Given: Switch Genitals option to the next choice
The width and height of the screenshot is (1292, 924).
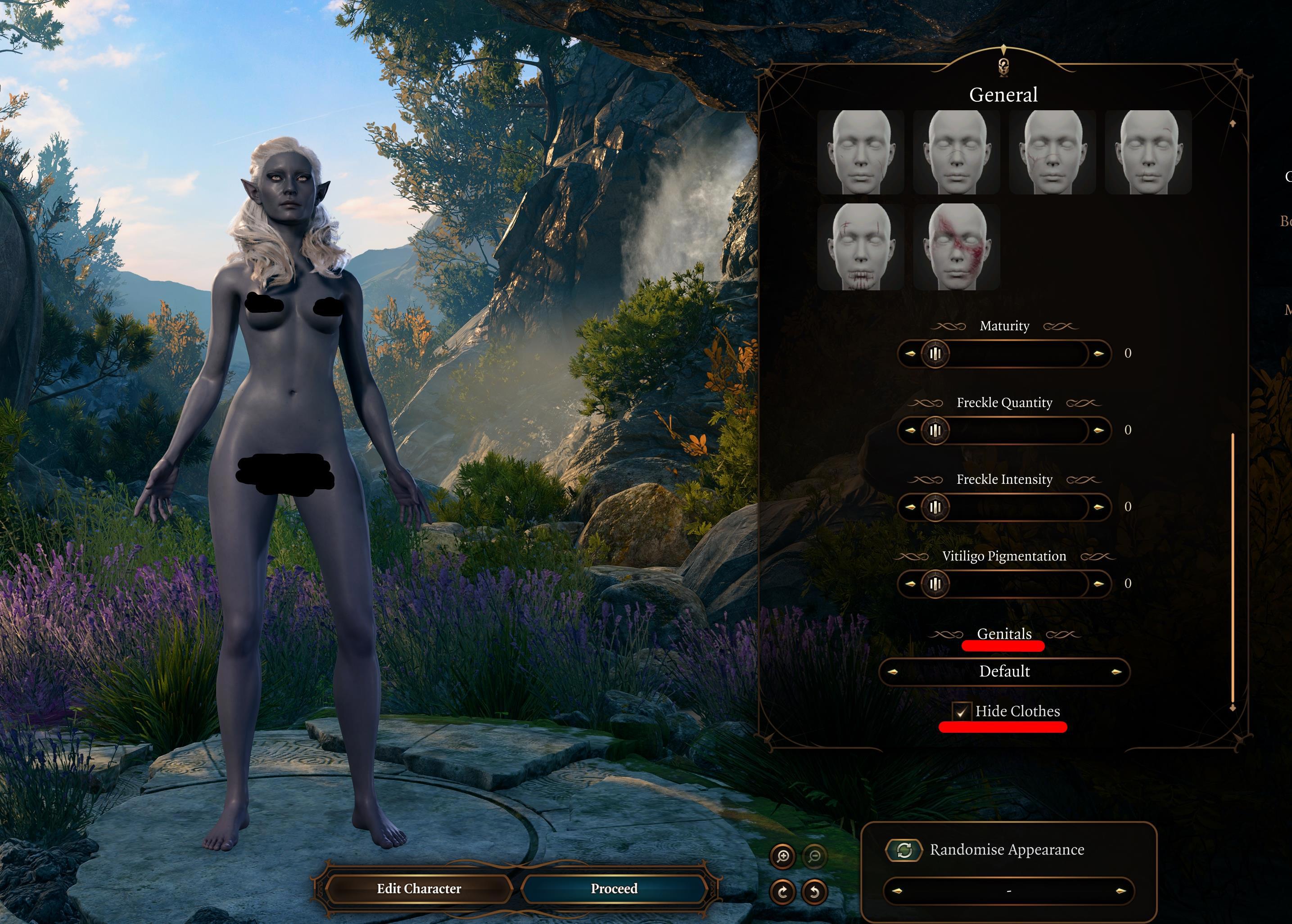Looking at the screenshot, I should click(1116, 672).
